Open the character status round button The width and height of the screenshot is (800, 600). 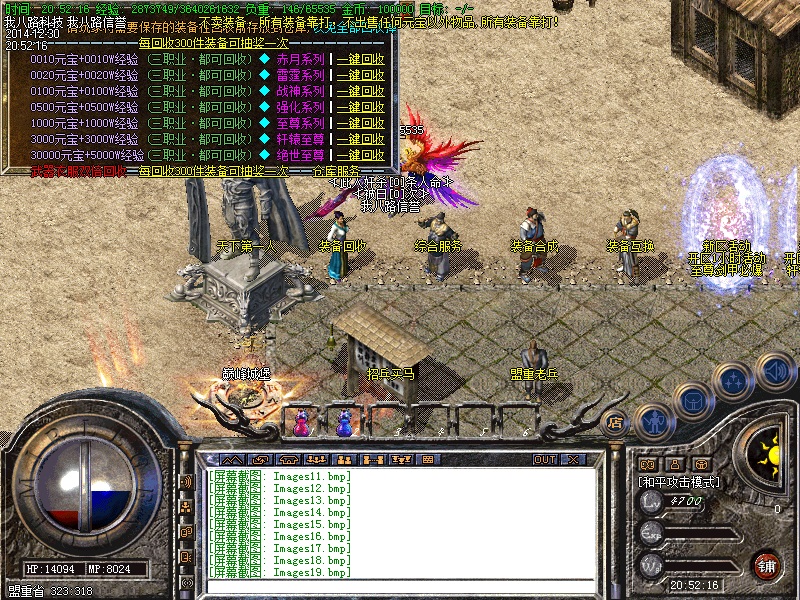[654, 422]
